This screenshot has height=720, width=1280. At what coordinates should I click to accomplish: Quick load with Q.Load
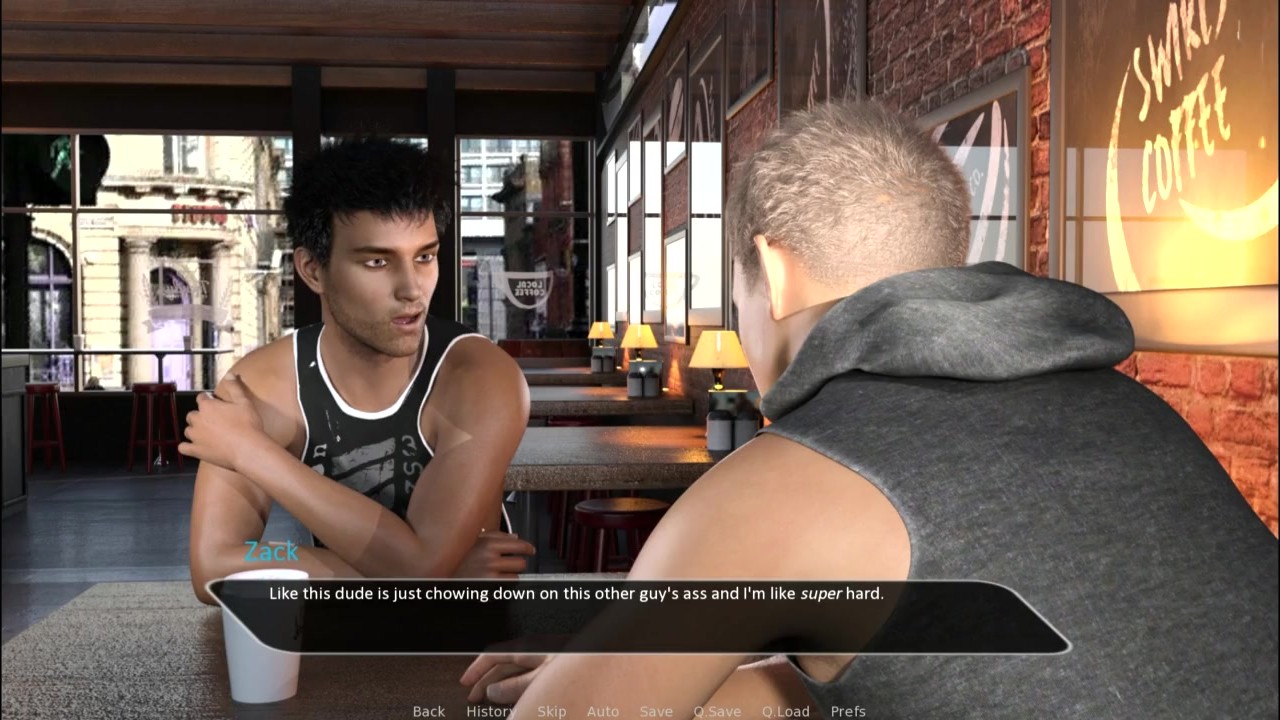785,711
